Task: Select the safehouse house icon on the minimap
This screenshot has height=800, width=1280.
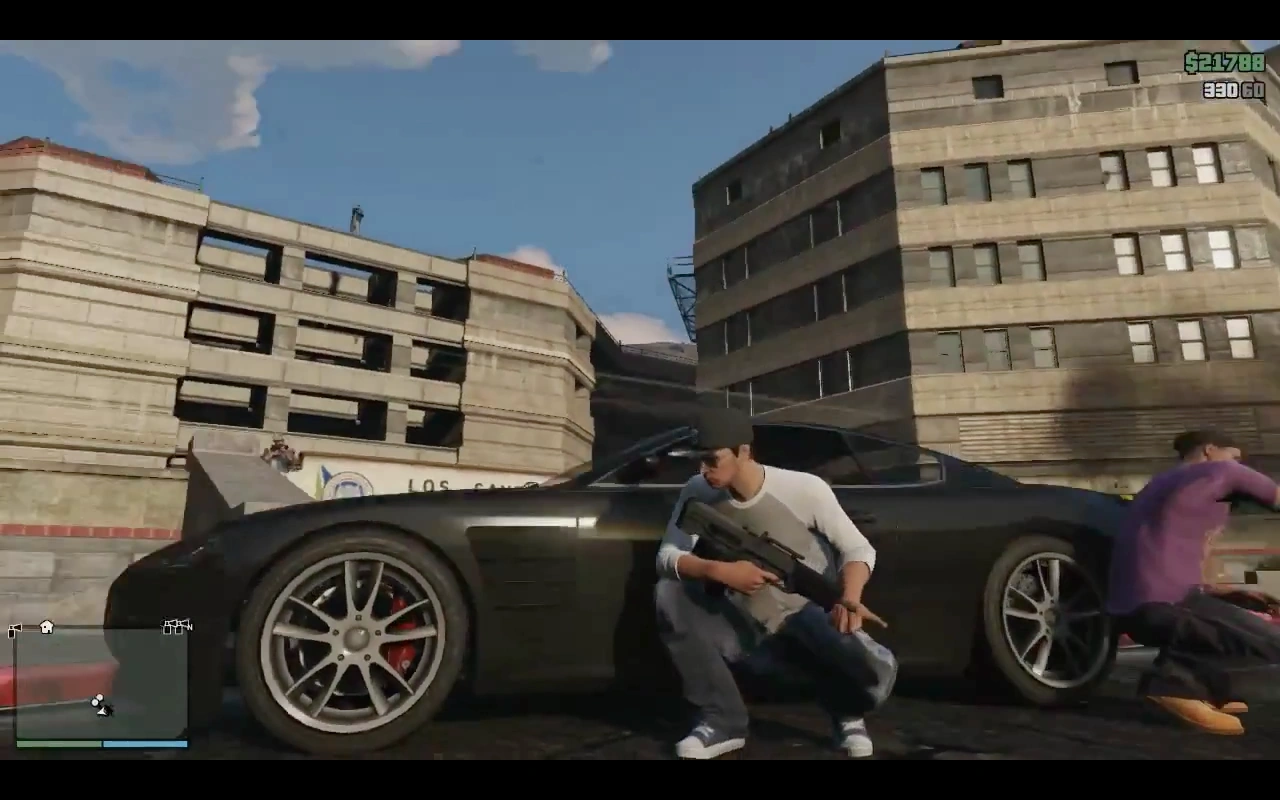Action: pos(45,627)
